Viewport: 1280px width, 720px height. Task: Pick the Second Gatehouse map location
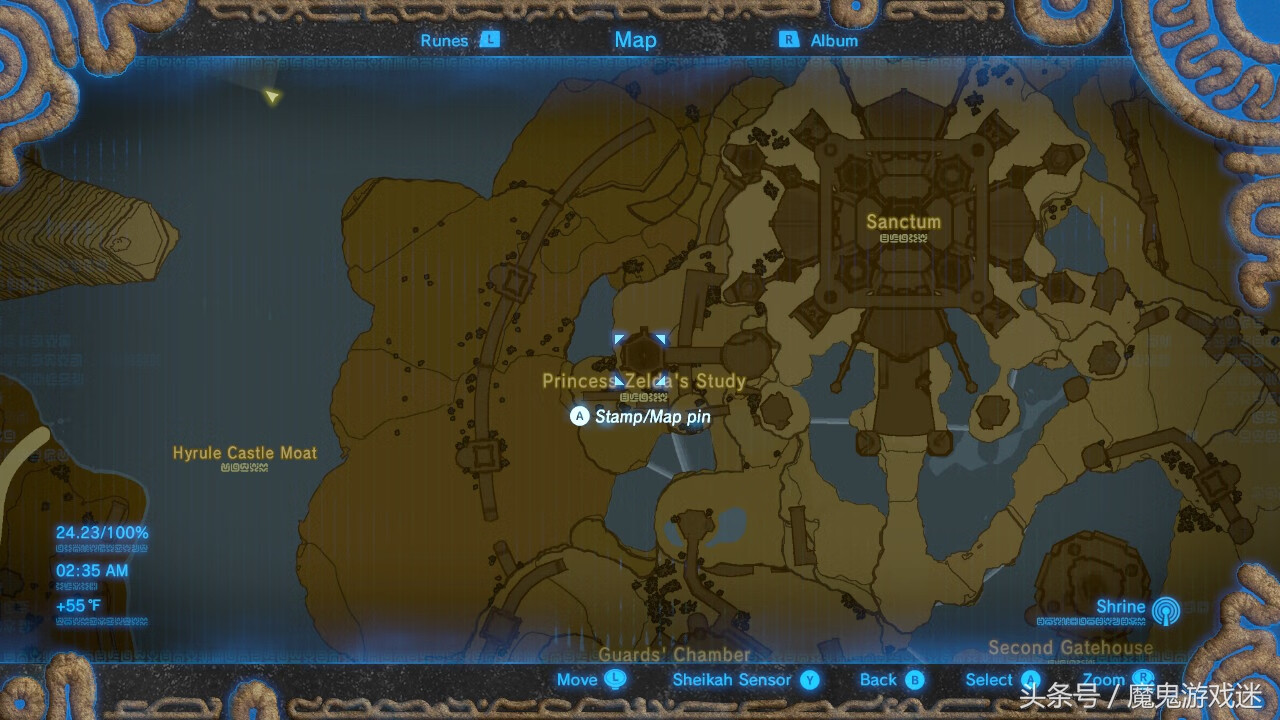(x=1070, y=647)
